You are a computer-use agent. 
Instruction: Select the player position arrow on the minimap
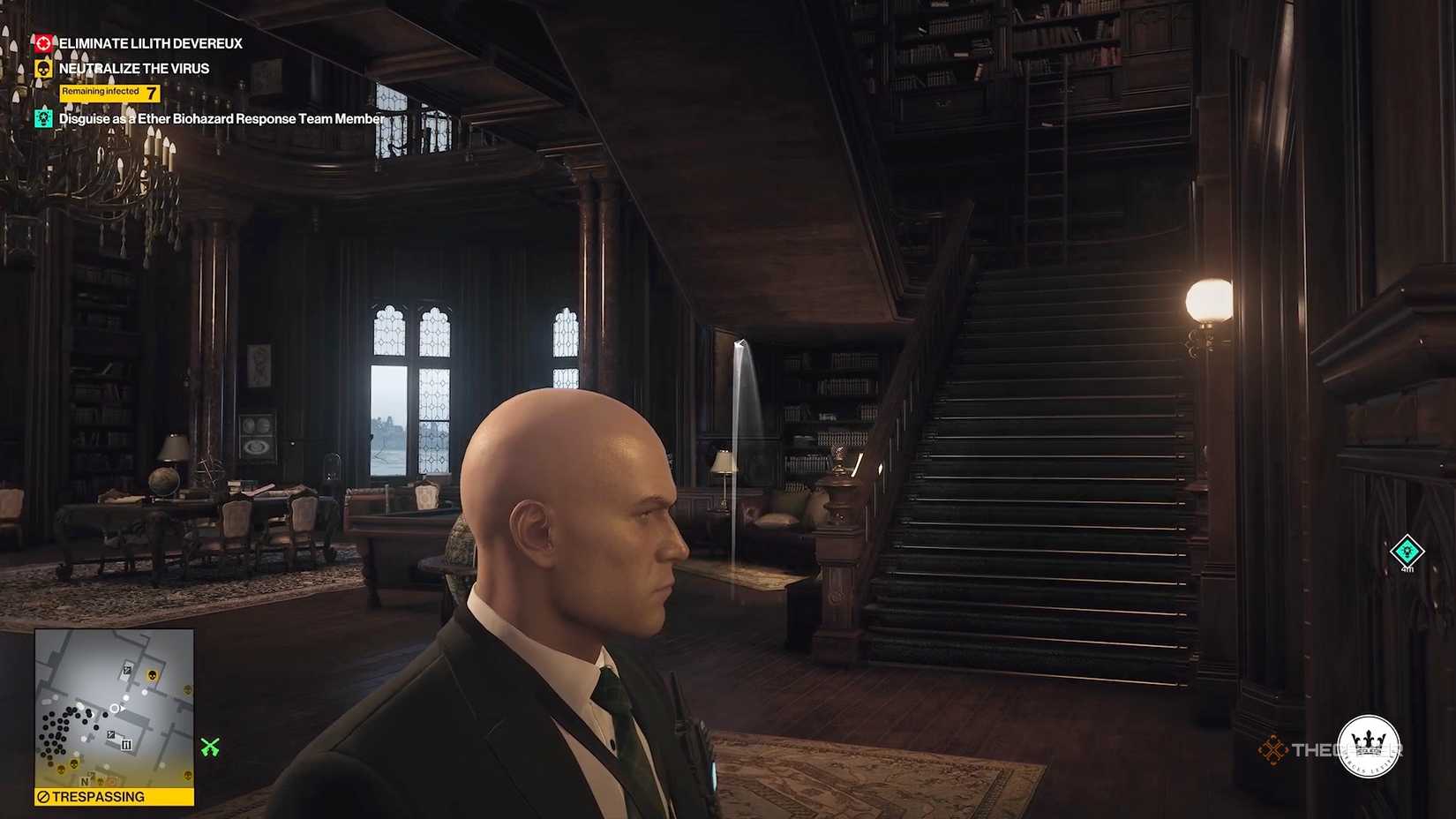(x=116, y=708)
